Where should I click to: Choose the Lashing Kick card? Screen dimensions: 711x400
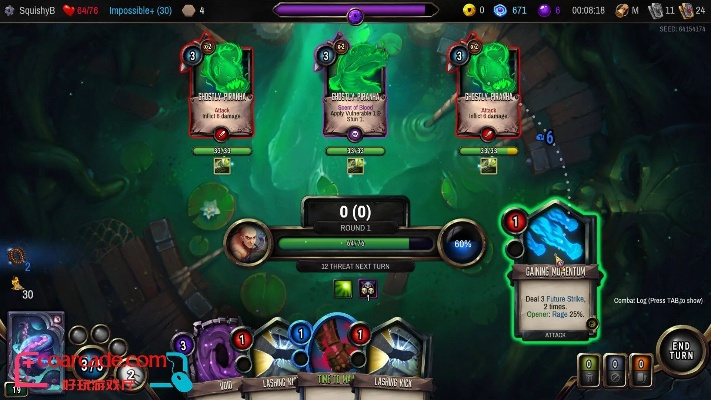click(392, 360)
